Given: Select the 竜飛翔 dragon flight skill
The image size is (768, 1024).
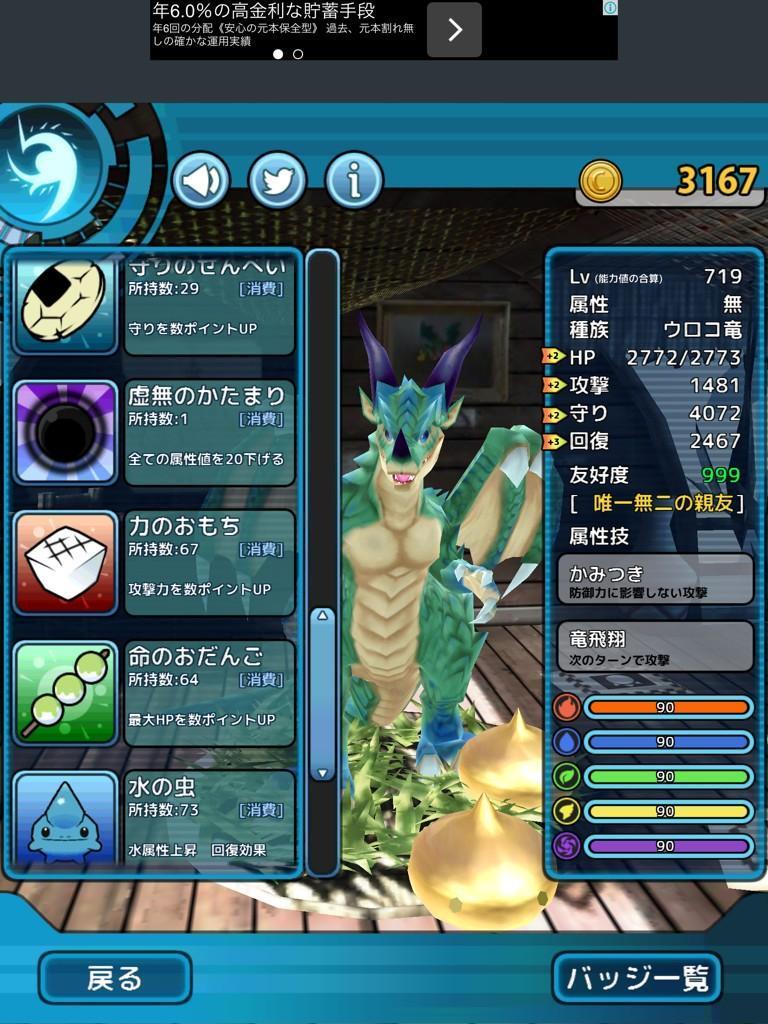Looking at the screenshot, I should tap(655, 647).
